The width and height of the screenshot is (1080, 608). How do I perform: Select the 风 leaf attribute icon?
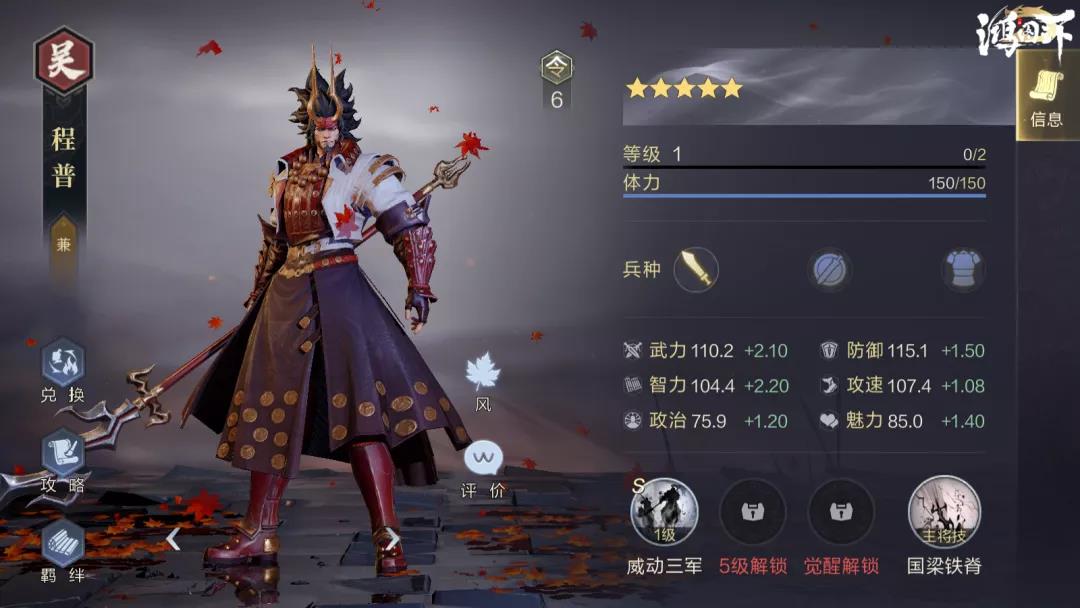[483, 373]
